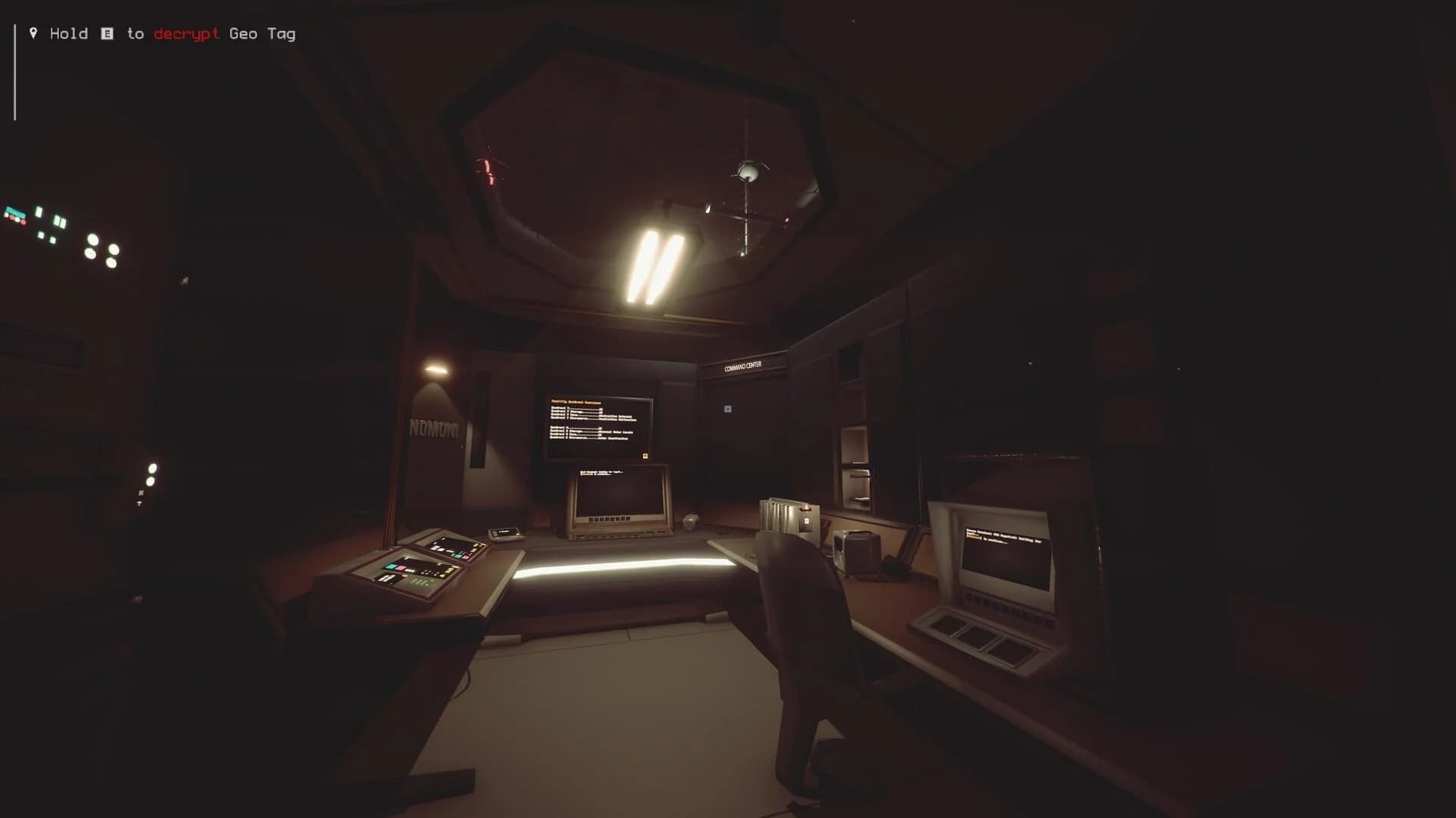Toggle the teal button on the far left console
The image size is (1456, 818).
459,556
